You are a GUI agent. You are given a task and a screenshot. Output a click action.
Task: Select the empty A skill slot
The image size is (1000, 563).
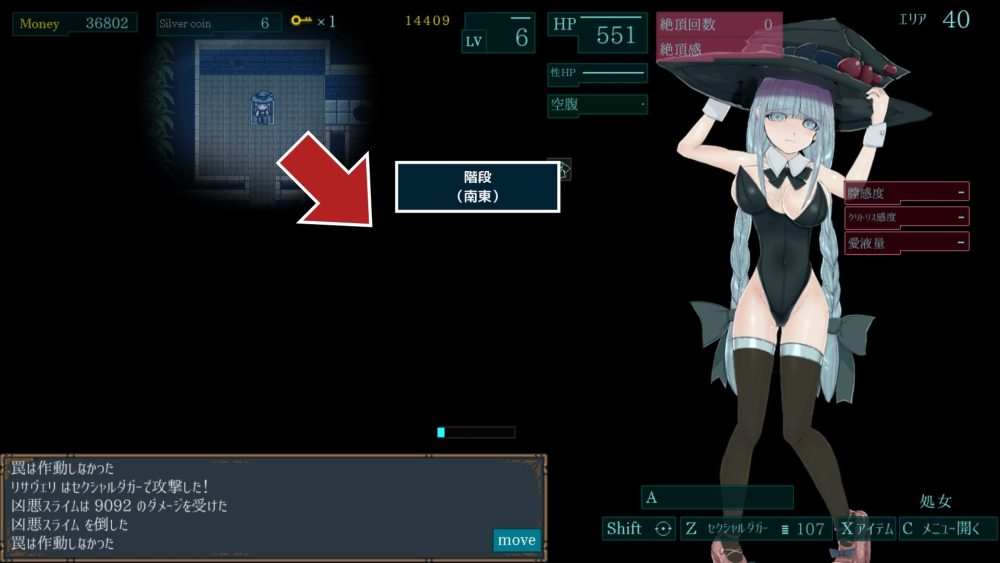pos(716,497)
